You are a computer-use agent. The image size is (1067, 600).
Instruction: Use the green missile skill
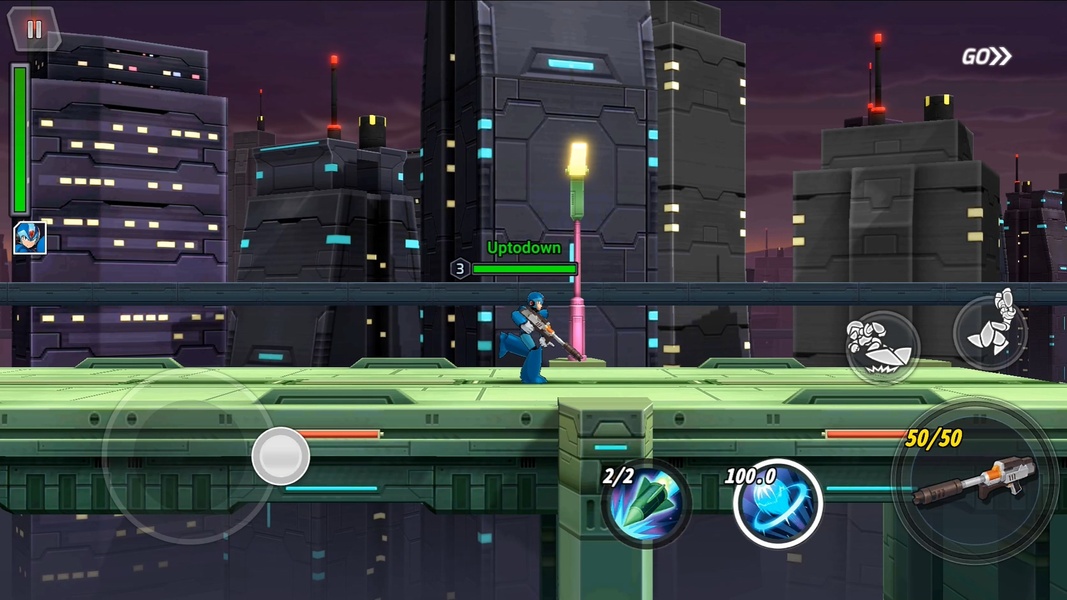pyautogui.click(x=647, y=503)
